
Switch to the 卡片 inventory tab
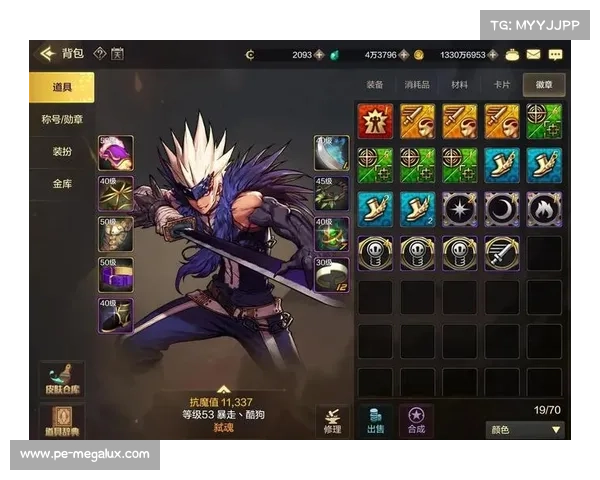click(502, 85)
